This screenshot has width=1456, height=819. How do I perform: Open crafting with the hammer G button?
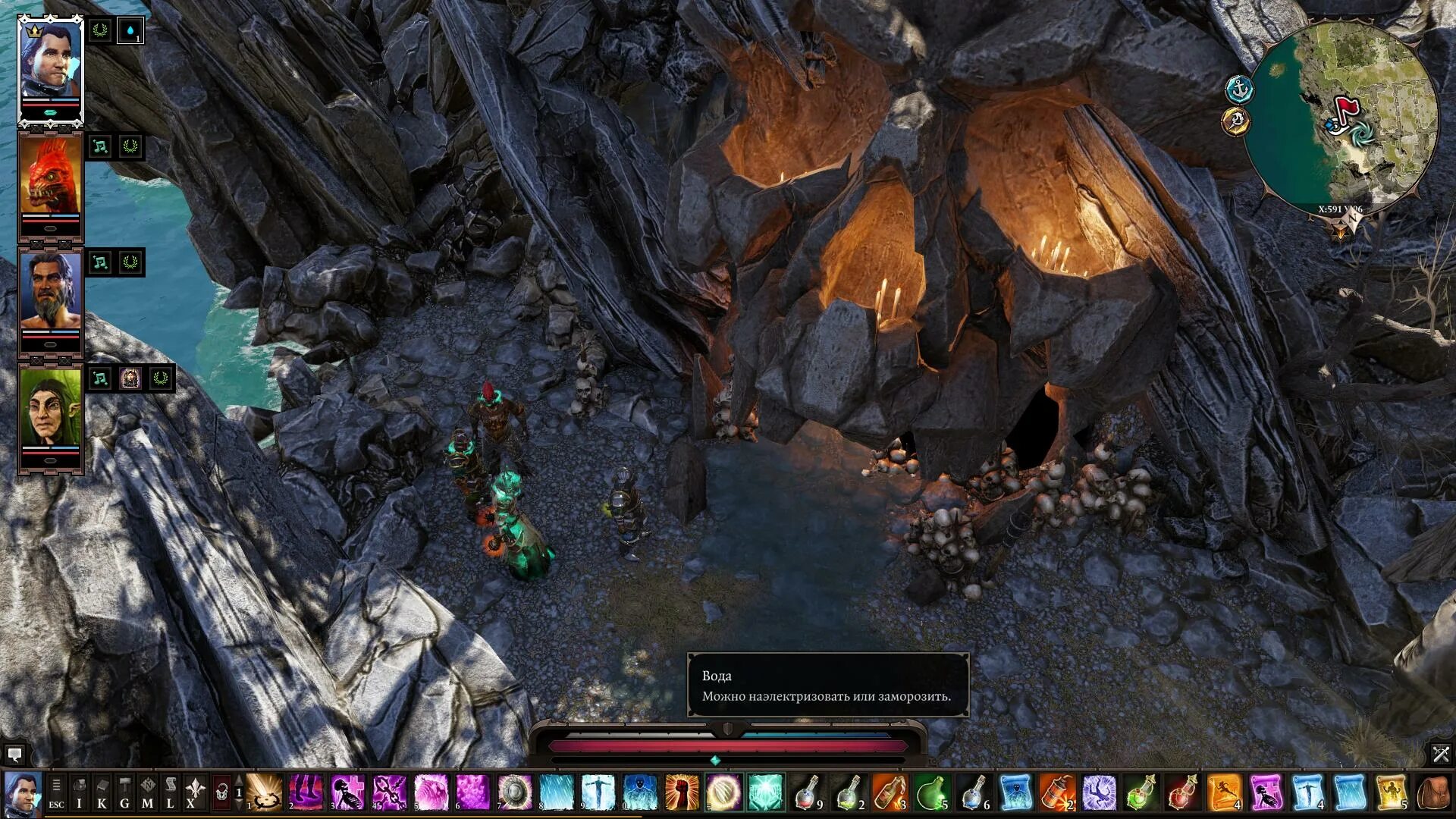click(x=124, y=792)
